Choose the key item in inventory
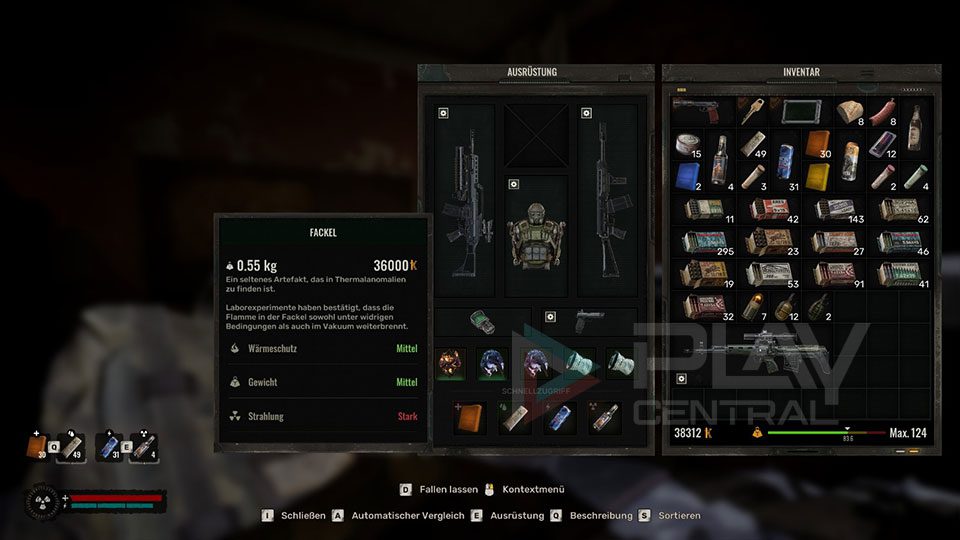This screenshot has width=960, height=540. 751,110
